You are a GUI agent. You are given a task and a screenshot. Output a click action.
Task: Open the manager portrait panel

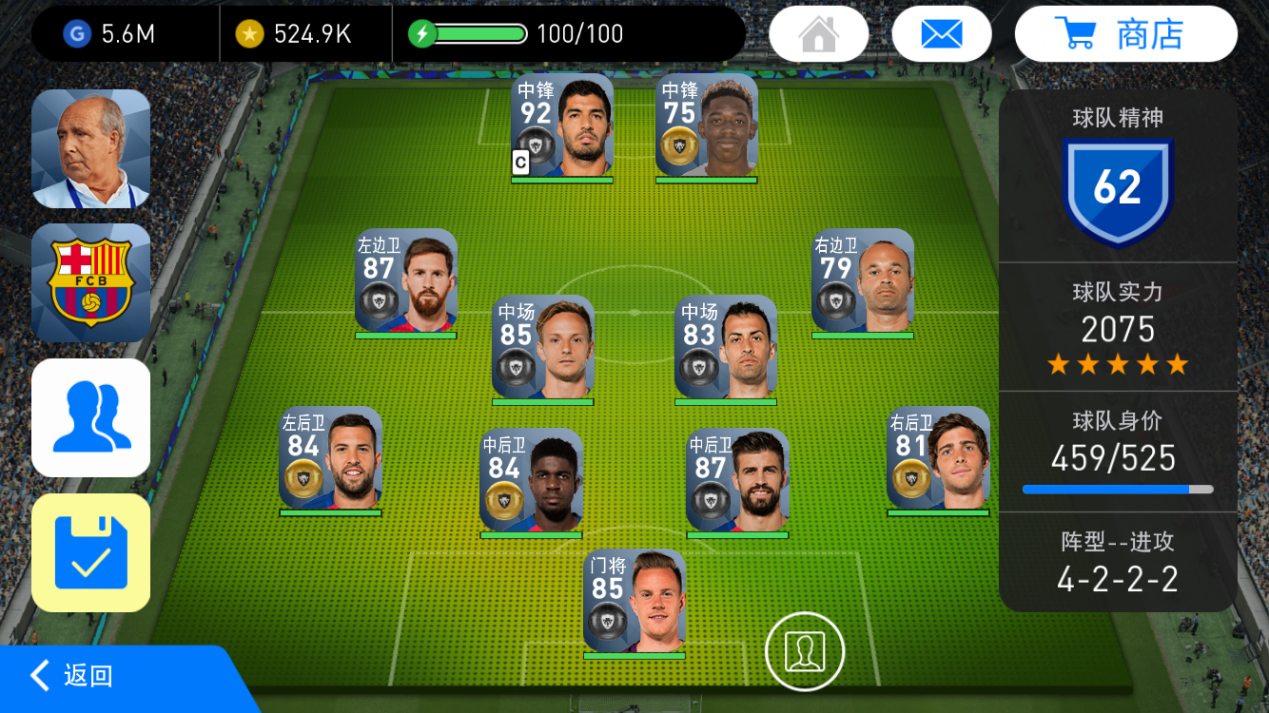click(x=91, y=148)
